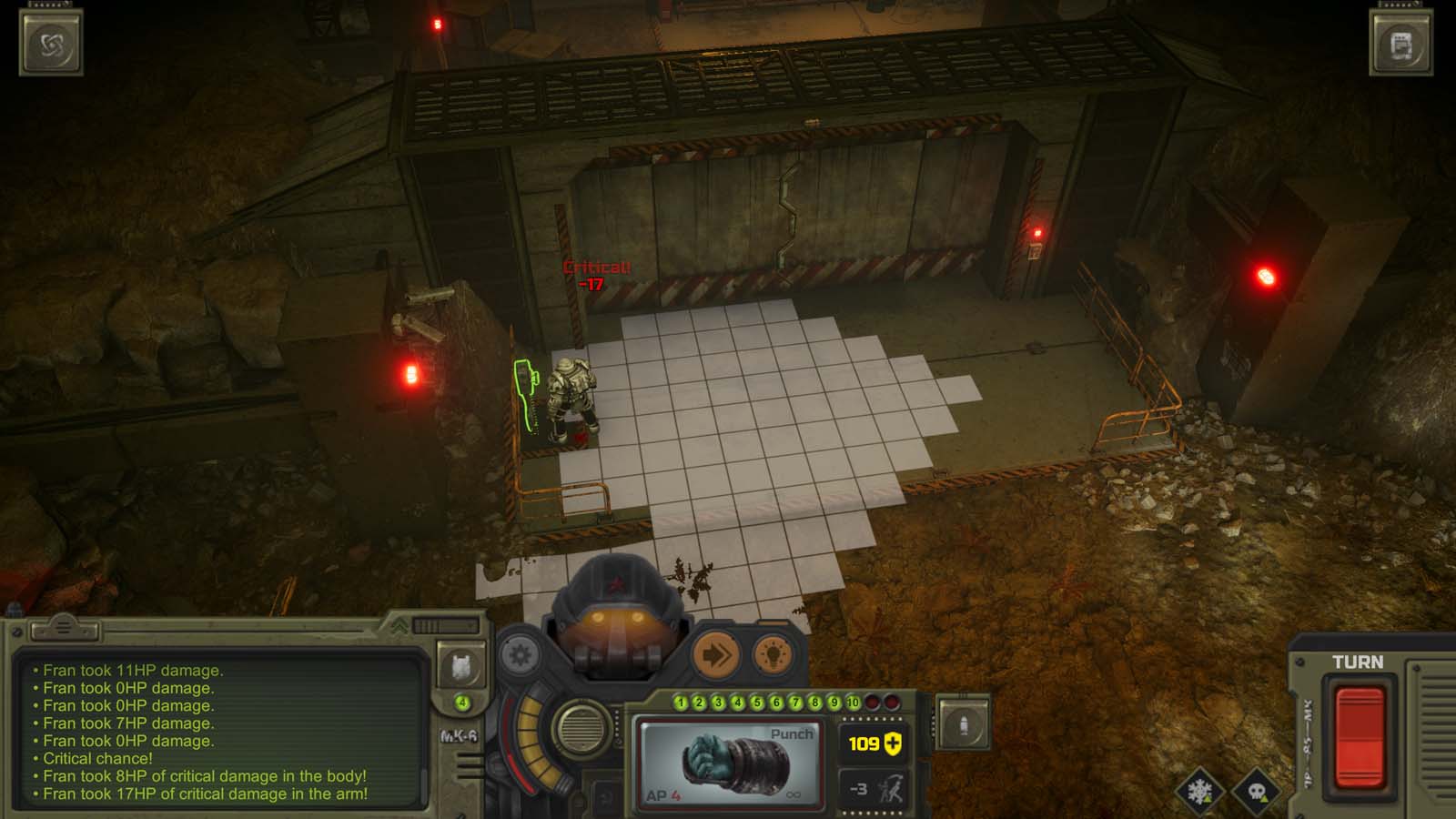Open the combat log menu handle tab
The height and width of the screenshot is (819, 1456).
click(64, 628)
